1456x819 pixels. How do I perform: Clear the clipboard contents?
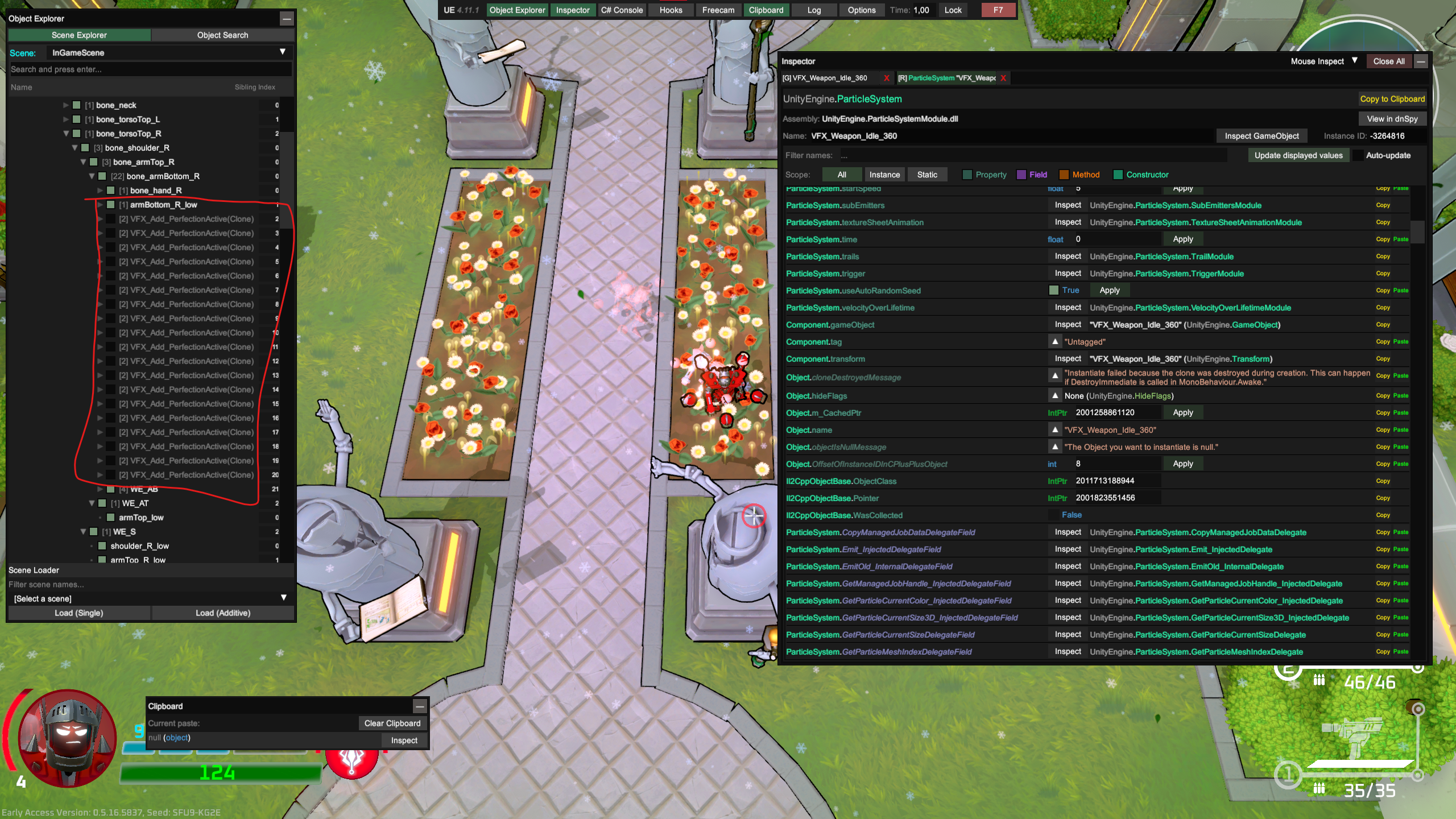[x=392, y=723]
